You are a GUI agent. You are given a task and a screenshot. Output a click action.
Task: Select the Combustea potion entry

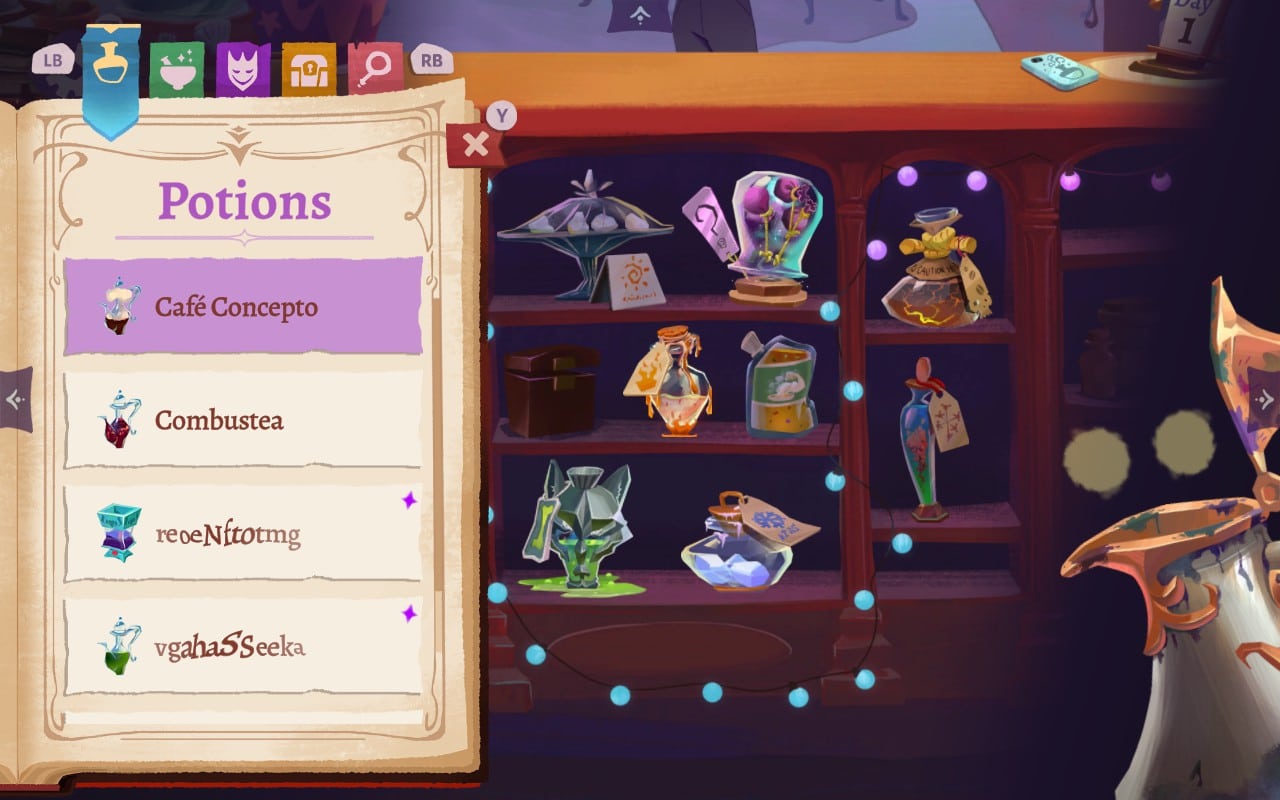point(240,421)
